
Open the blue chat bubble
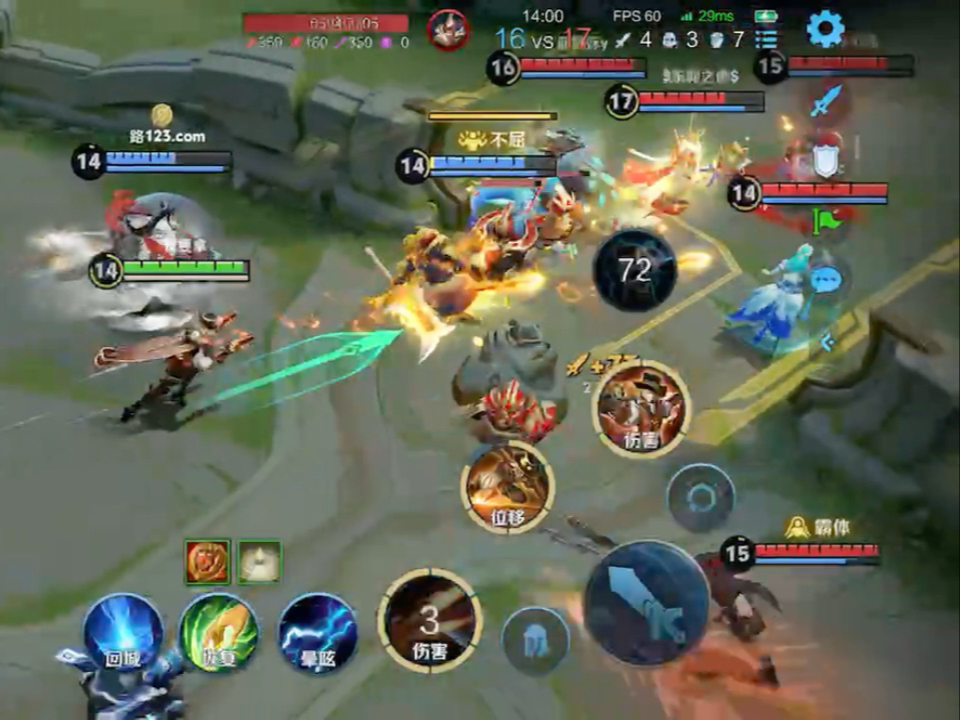pyautogui.click(x=824, y=279)
